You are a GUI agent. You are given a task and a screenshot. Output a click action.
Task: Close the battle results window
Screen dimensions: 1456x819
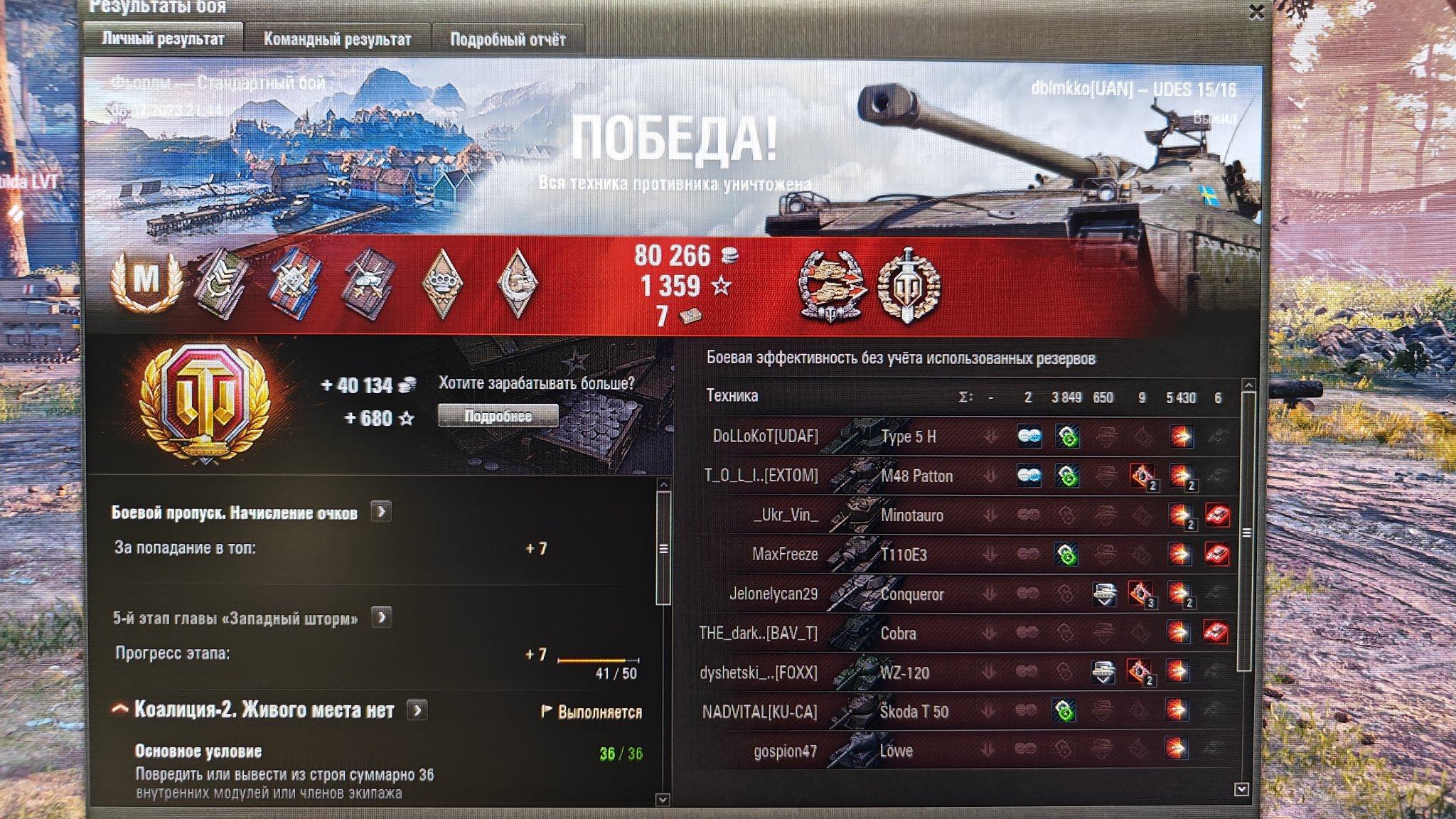[1256, 12]
